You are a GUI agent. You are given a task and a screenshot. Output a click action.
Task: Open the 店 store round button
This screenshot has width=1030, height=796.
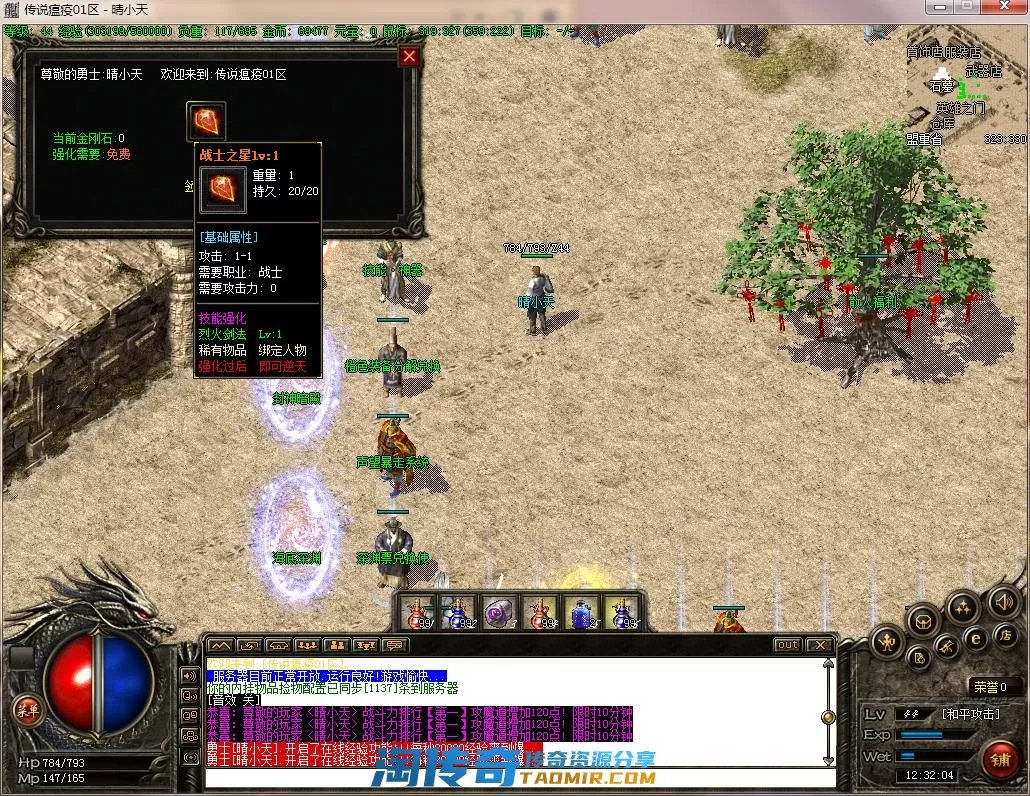(x=1005, y=635)
